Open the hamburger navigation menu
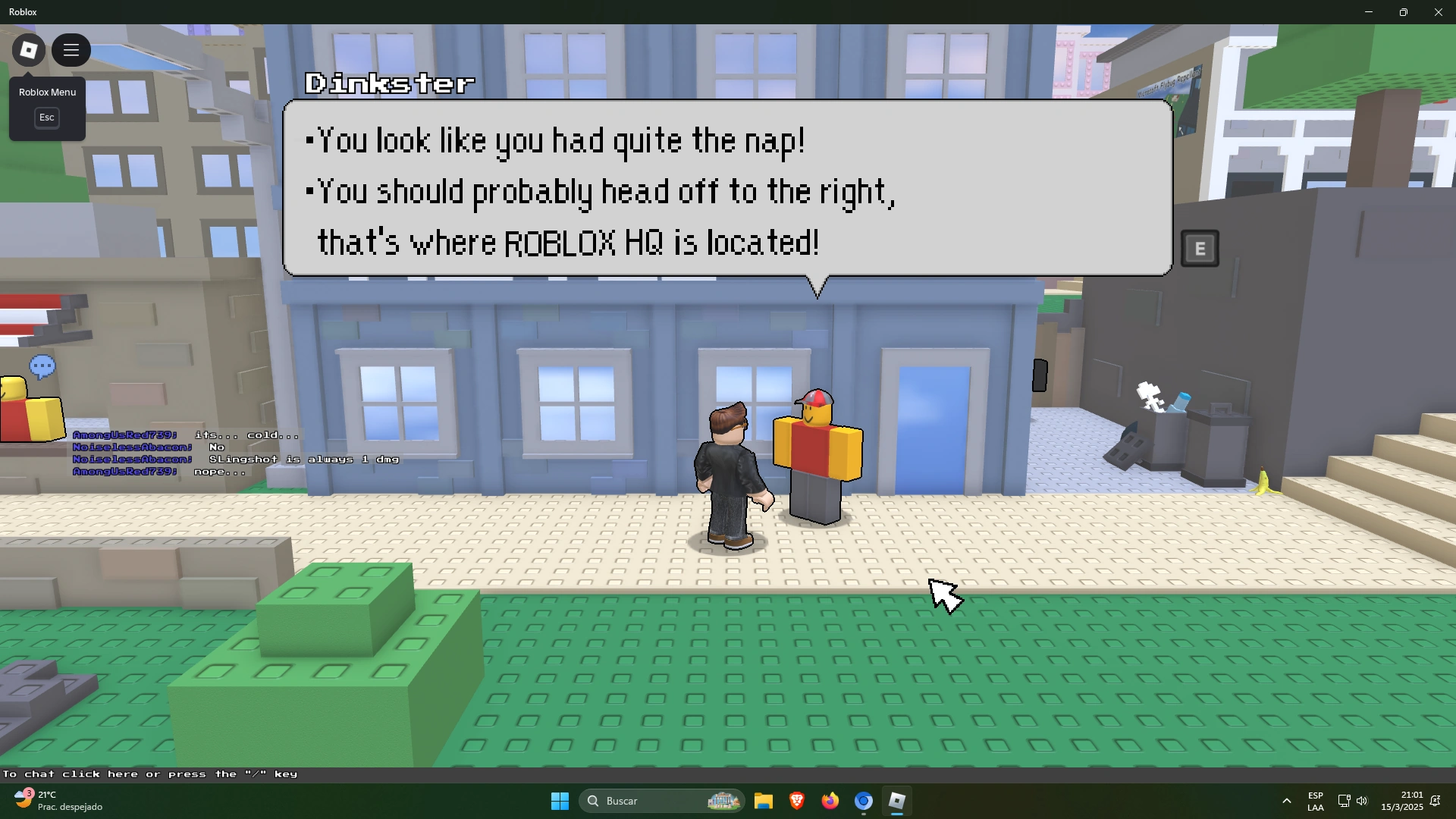Image resolution: width=1456 pixels, height=819 pixels. point(71,50)
